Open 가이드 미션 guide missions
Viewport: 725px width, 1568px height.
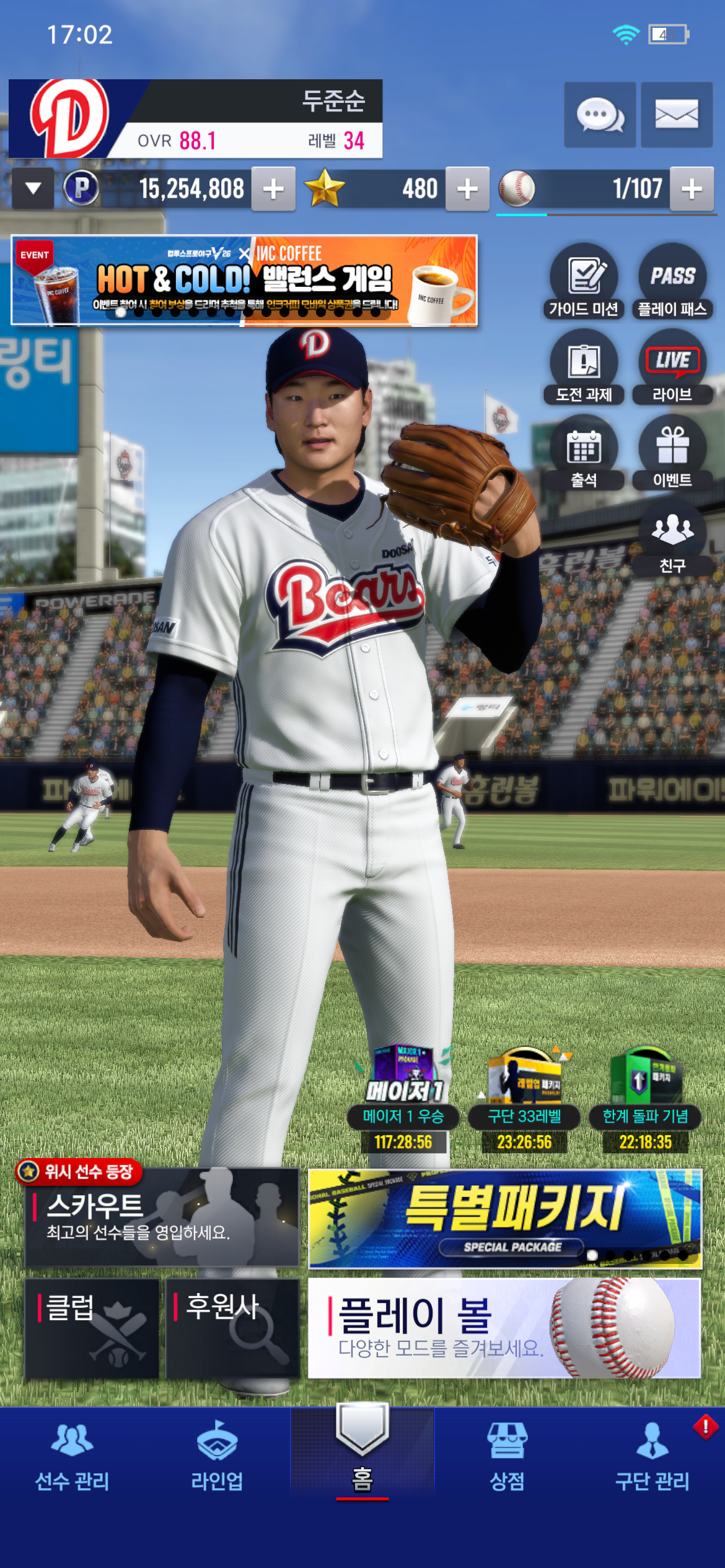584,282
